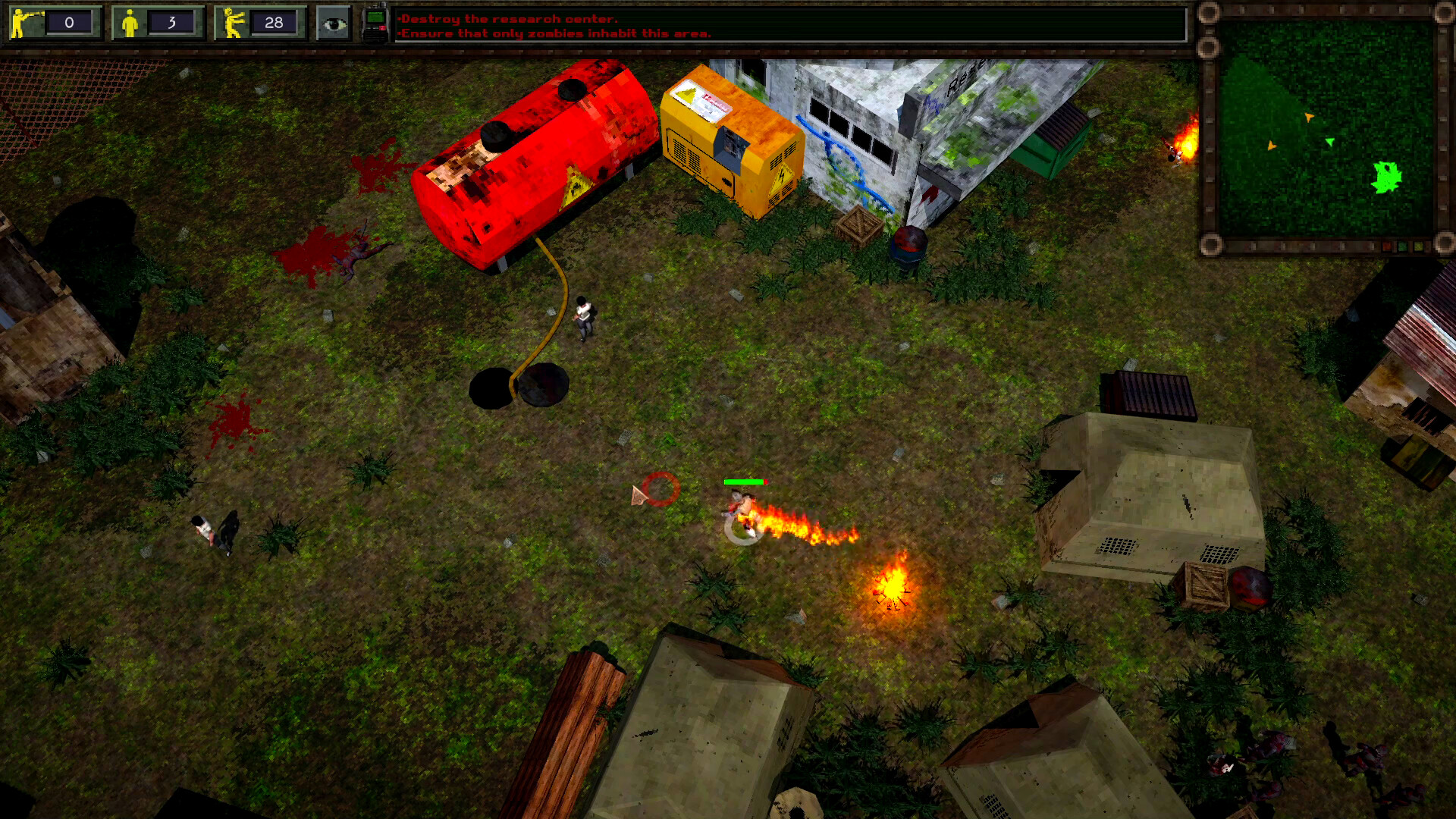Select the survivor count display showing 3
Image resolution: width=1456 pixels, height=819 pixels.
[174, 22]
